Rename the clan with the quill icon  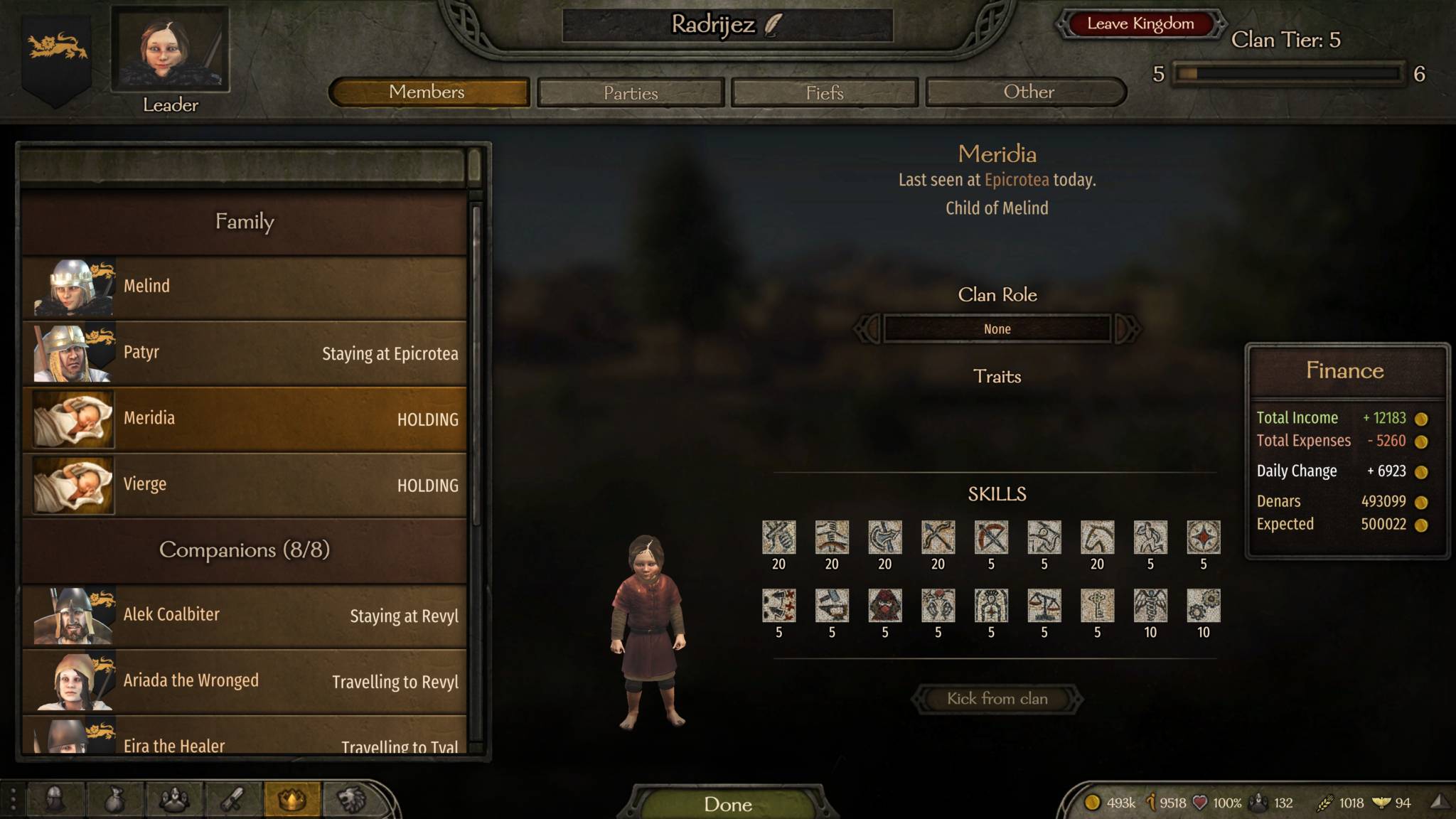tap(773, 25)
